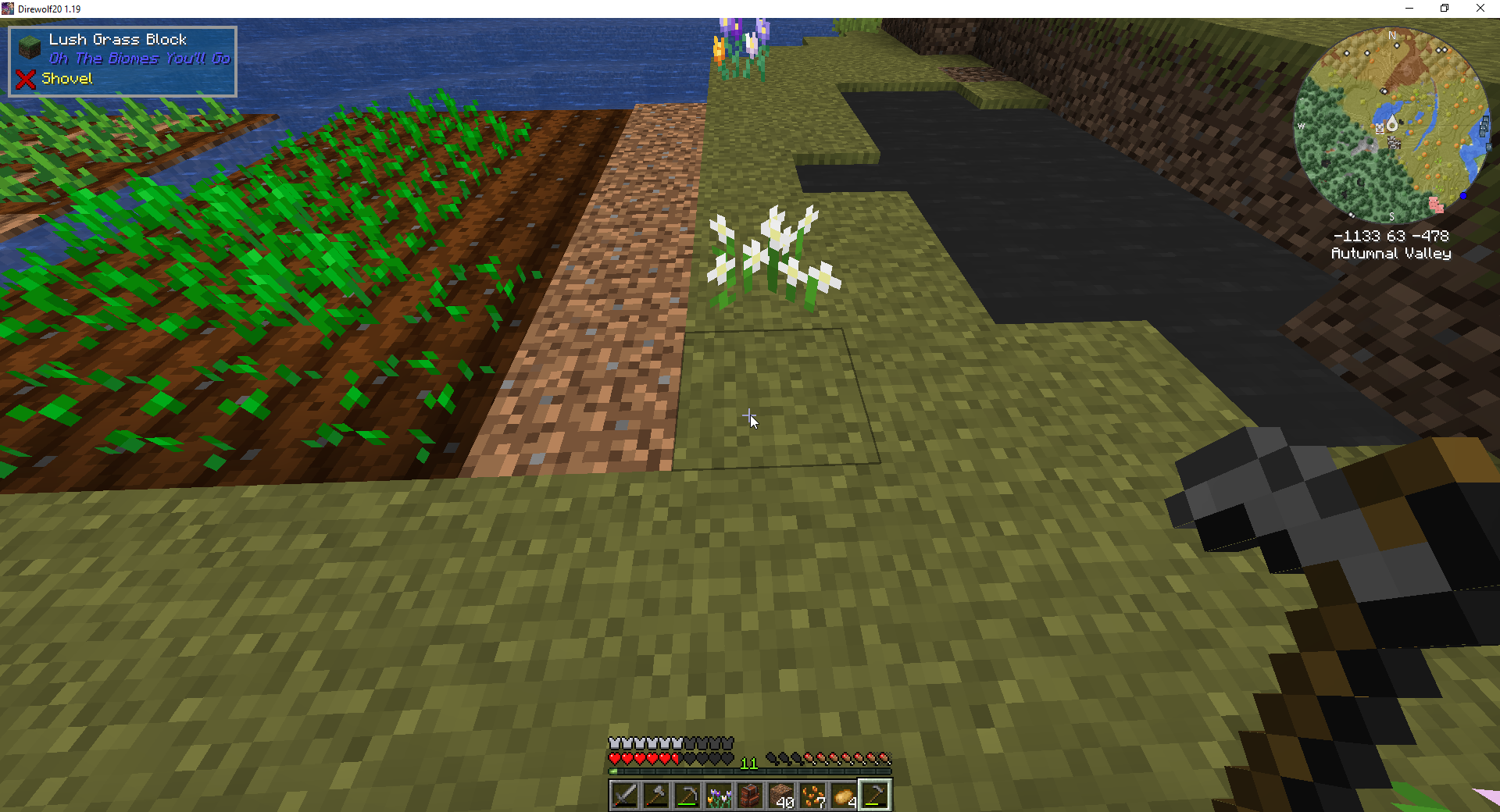Click the player arrow at minimap center
The image size is (1500, 812).
click(x=1393, y=121)
